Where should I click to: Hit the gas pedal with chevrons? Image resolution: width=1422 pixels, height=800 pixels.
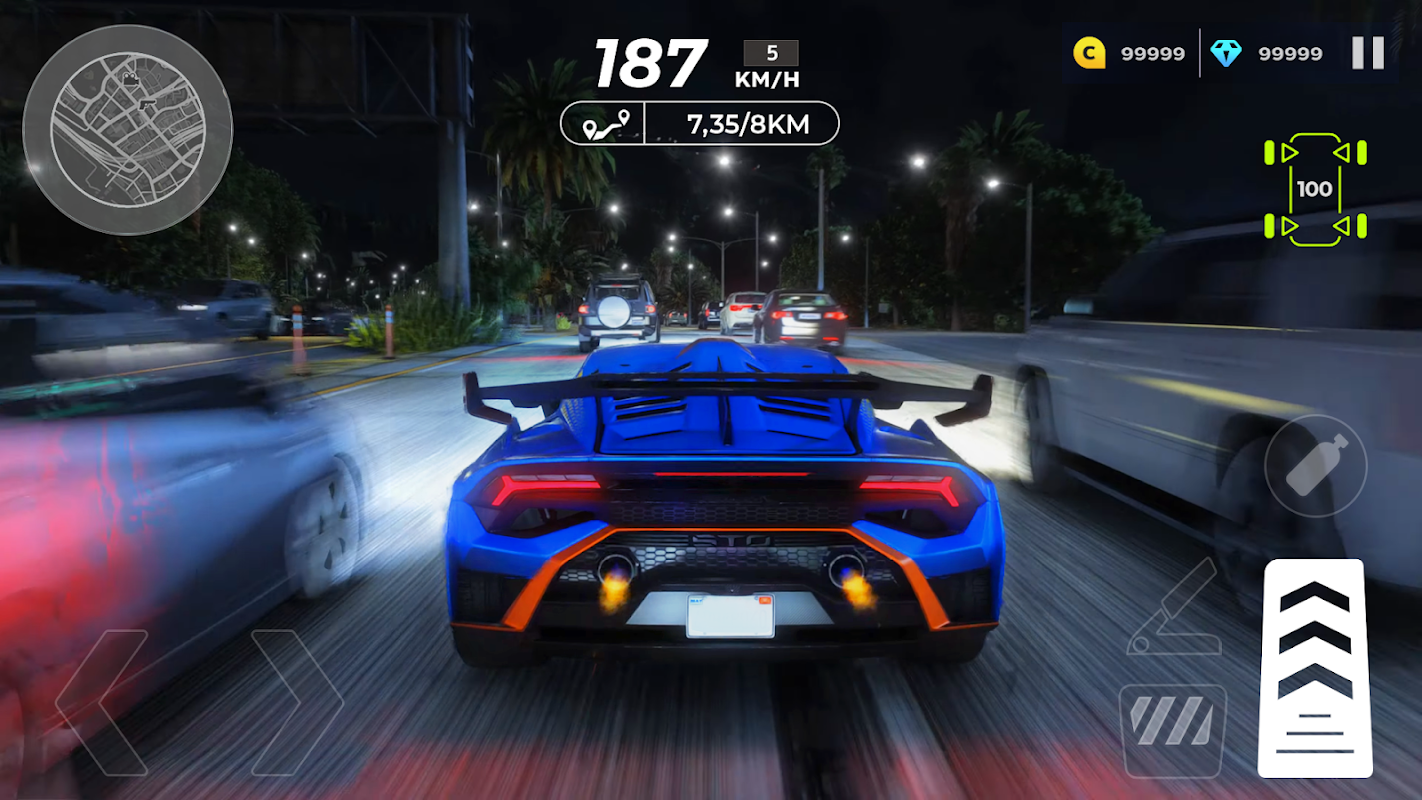point(1314,667)
